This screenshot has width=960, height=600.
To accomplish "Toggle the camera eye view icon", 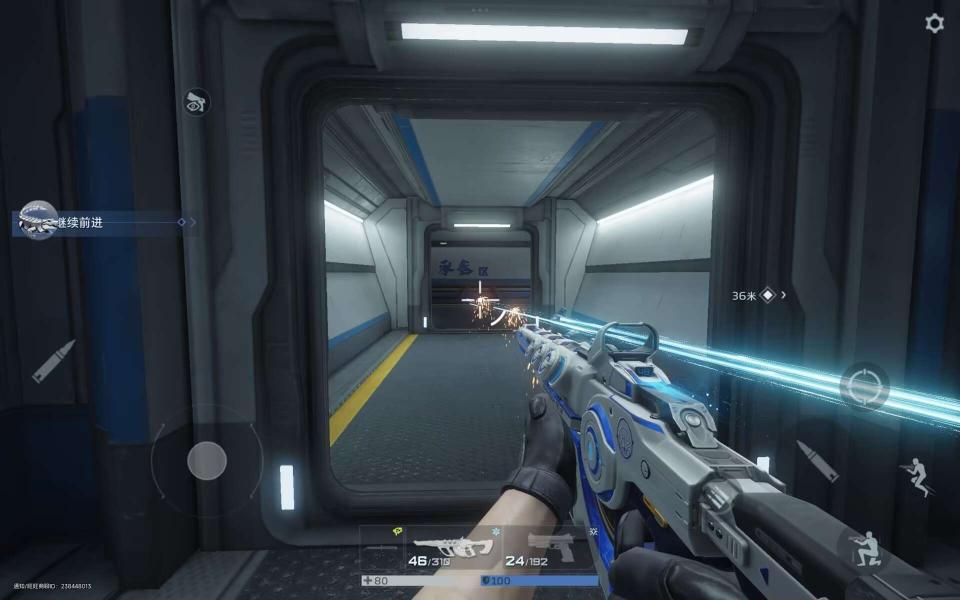I will click(196, 101).
